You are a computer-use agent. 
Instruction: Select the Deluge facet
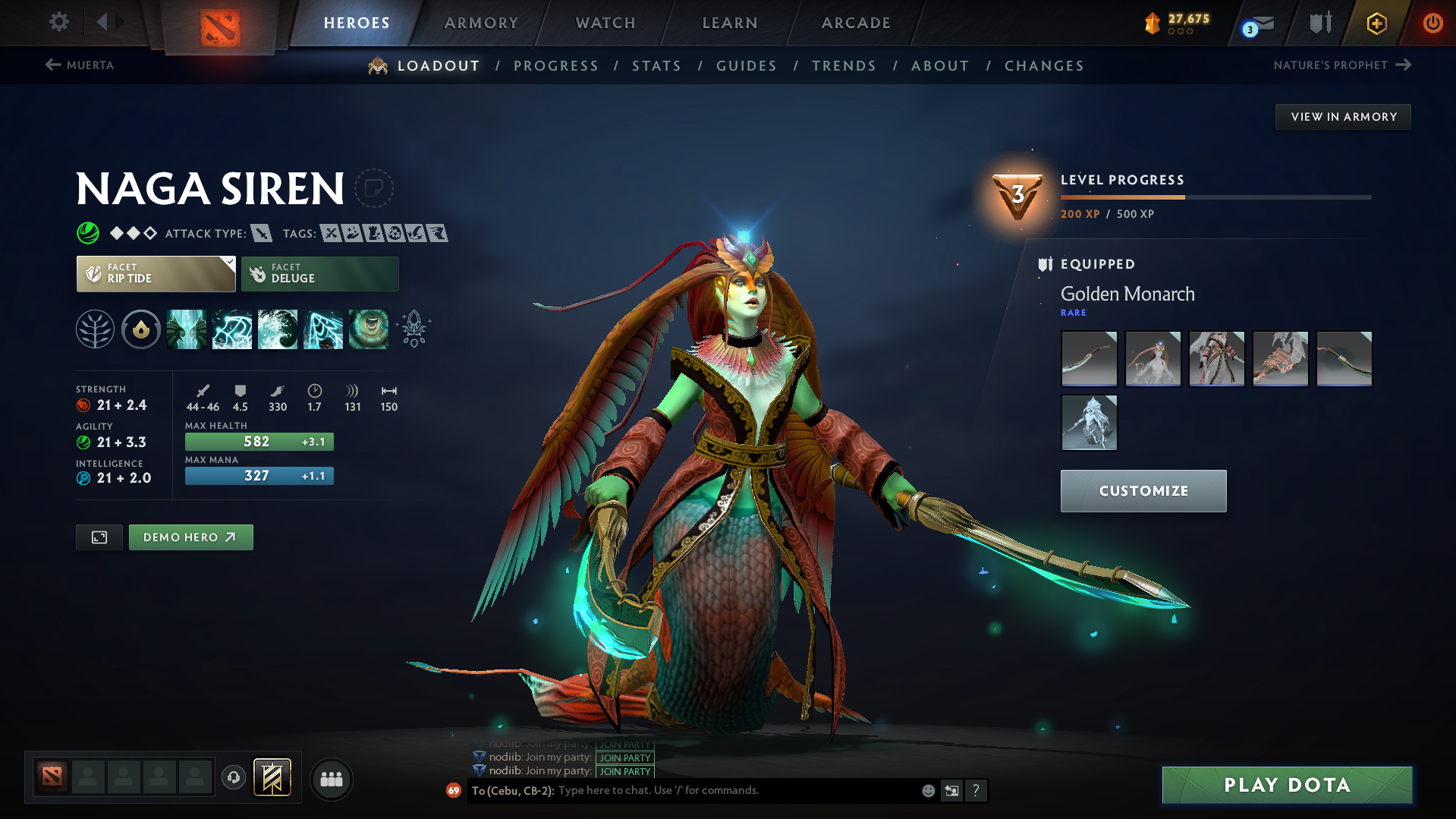coord(319,274)
